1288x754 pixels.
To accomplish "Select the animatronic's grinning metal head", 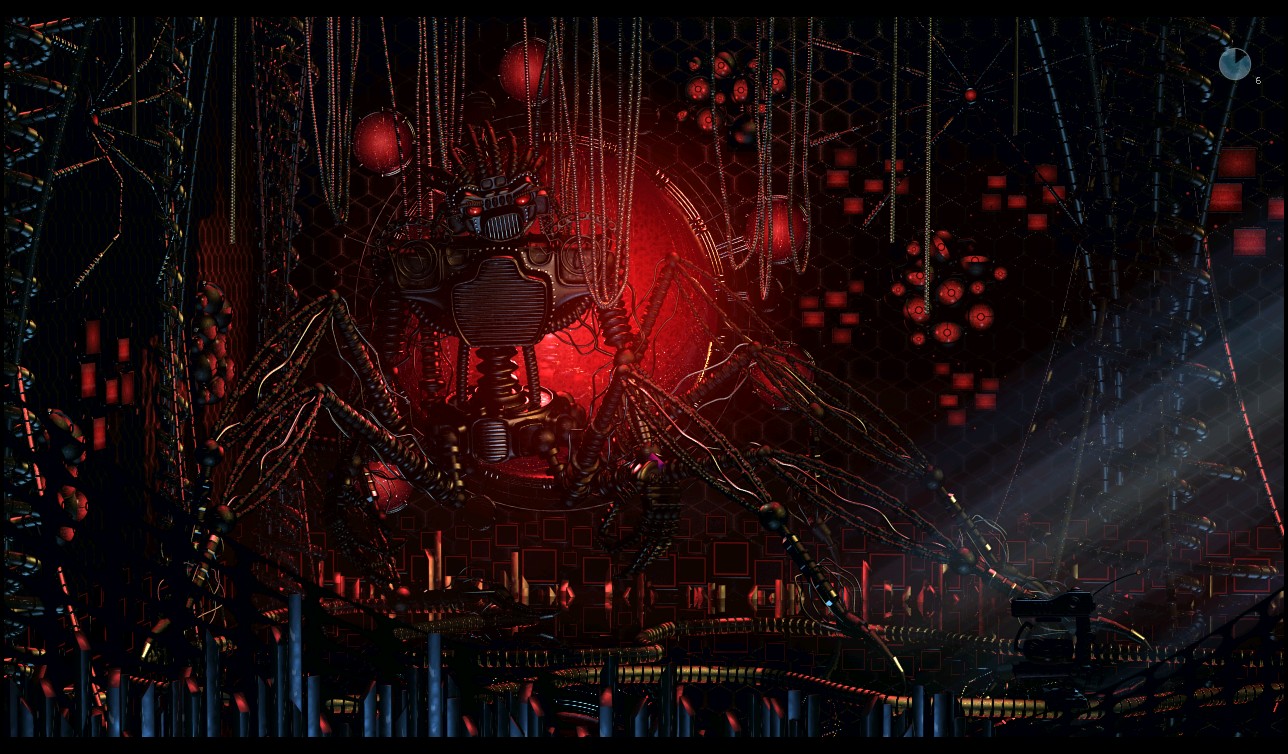I will [495, 210].
